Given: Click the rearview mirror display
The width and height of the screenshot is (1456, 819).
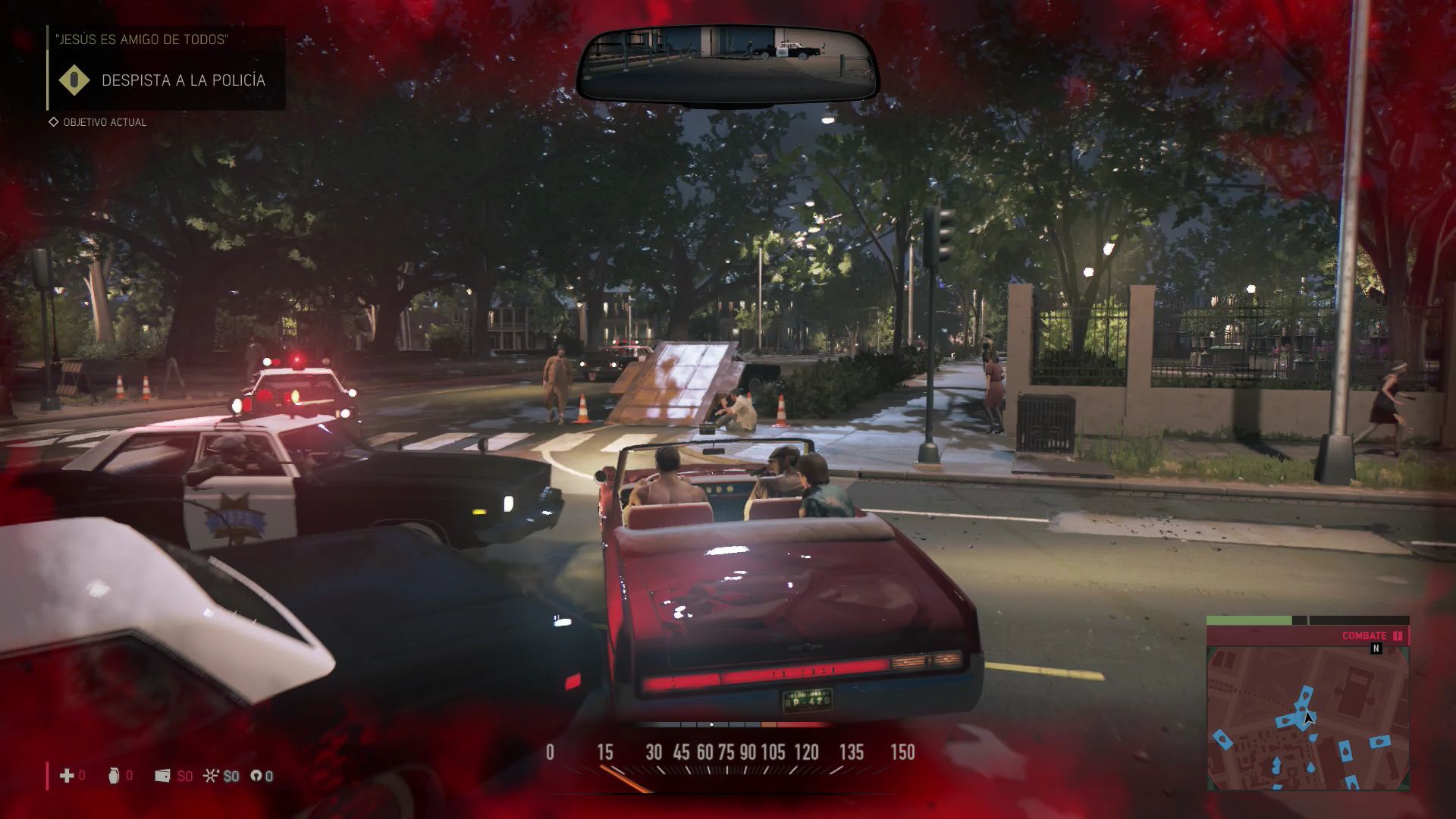Looking at the screenshot, I should point(726,65).
